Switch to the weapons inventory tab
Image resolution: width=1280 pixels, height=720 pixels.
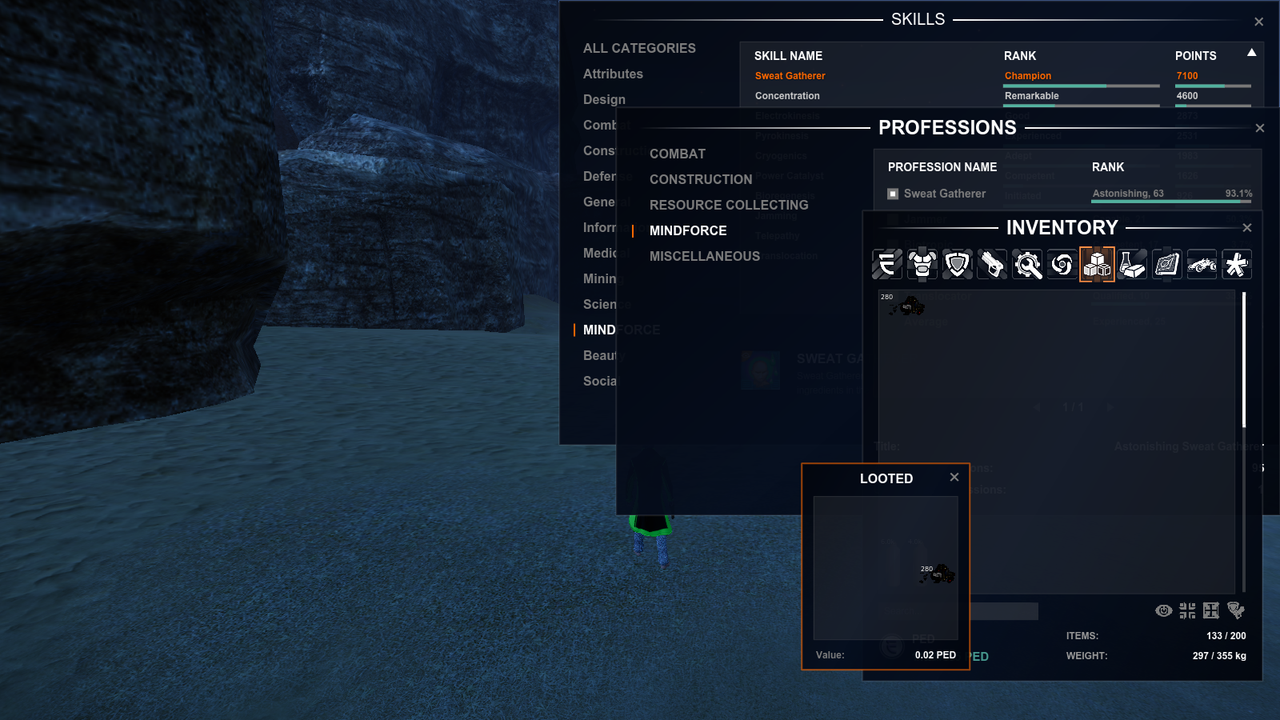click(992, 264)
